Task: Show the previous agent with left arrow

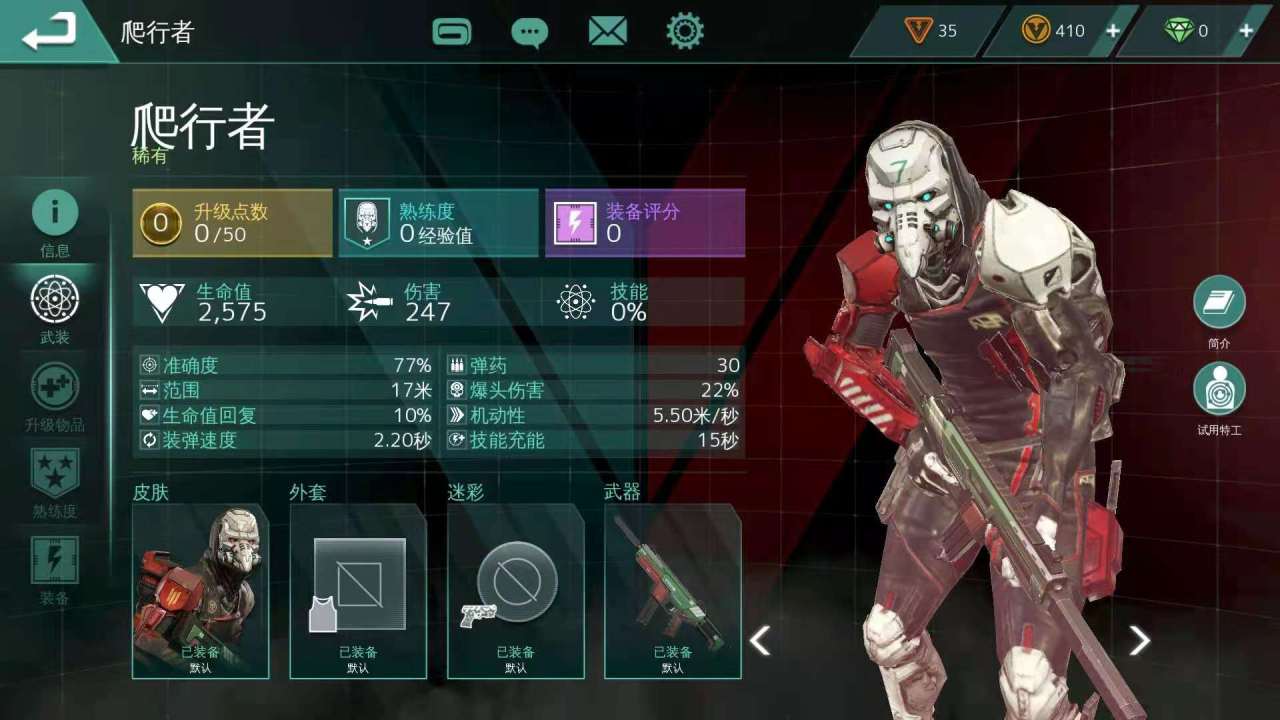Action: (x=760, y=640)
